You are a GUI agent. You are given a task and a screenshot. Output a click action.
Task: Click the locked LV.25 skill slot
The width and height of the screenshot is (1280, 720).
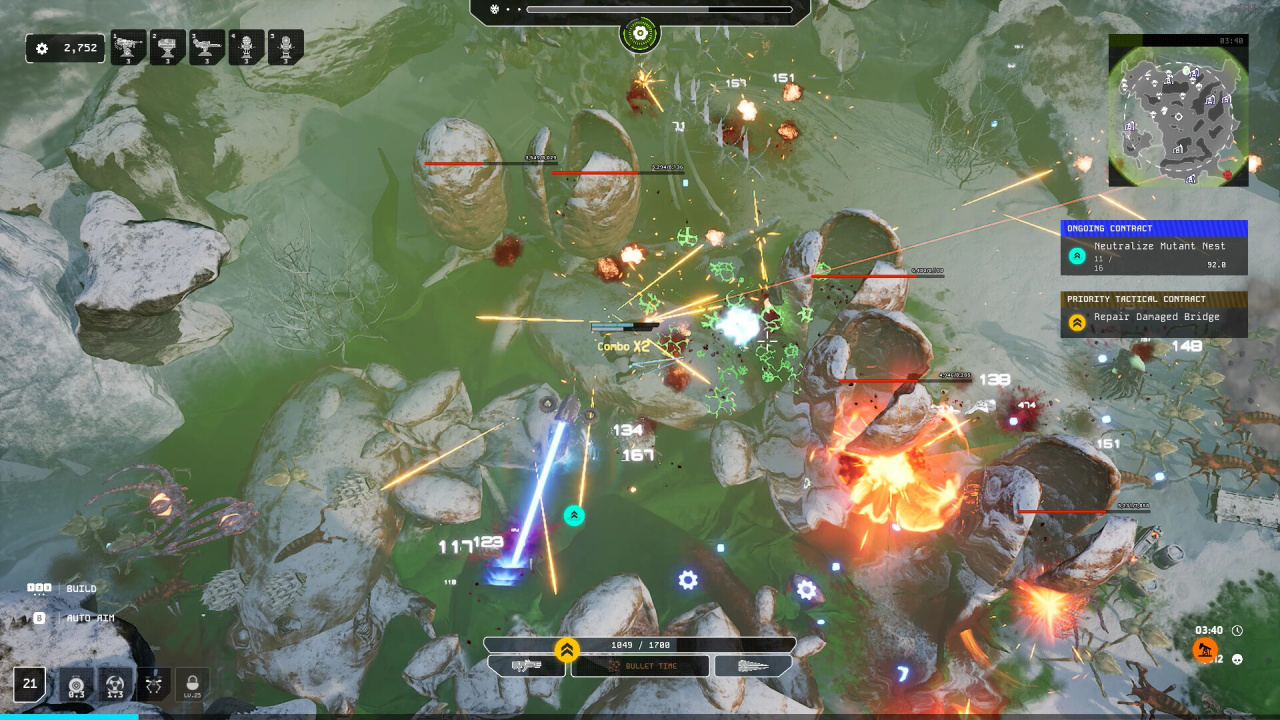193,685
